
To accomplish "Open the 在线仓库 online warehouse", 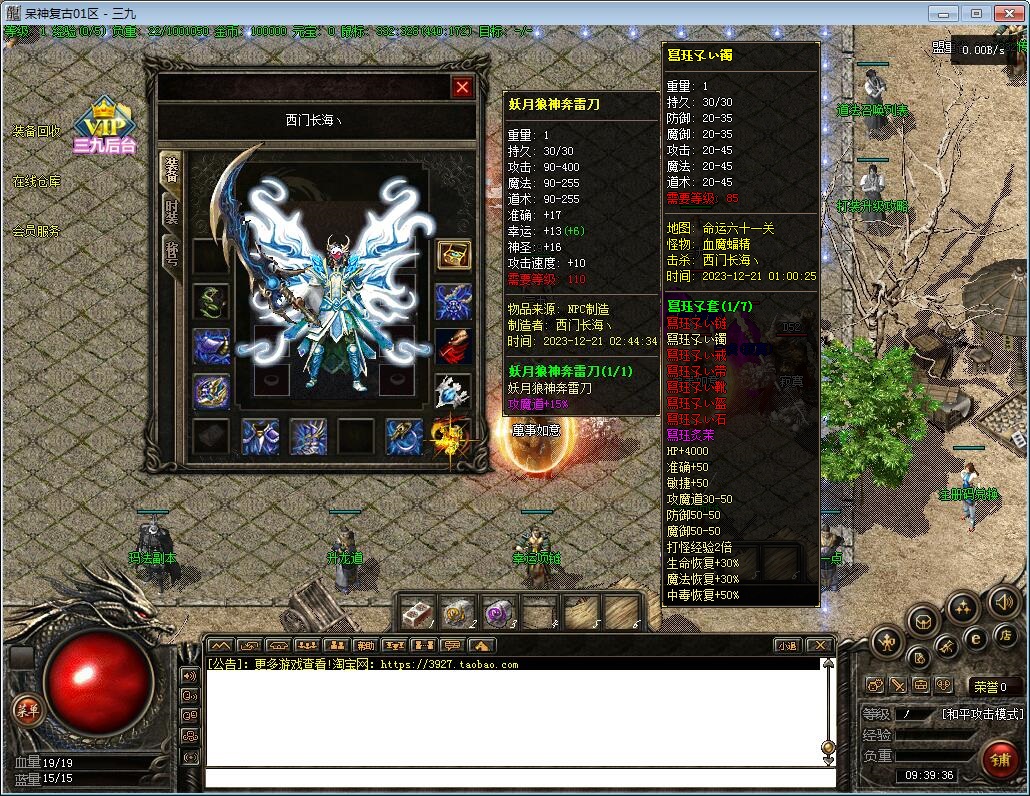I will click(x=36, y=182).
